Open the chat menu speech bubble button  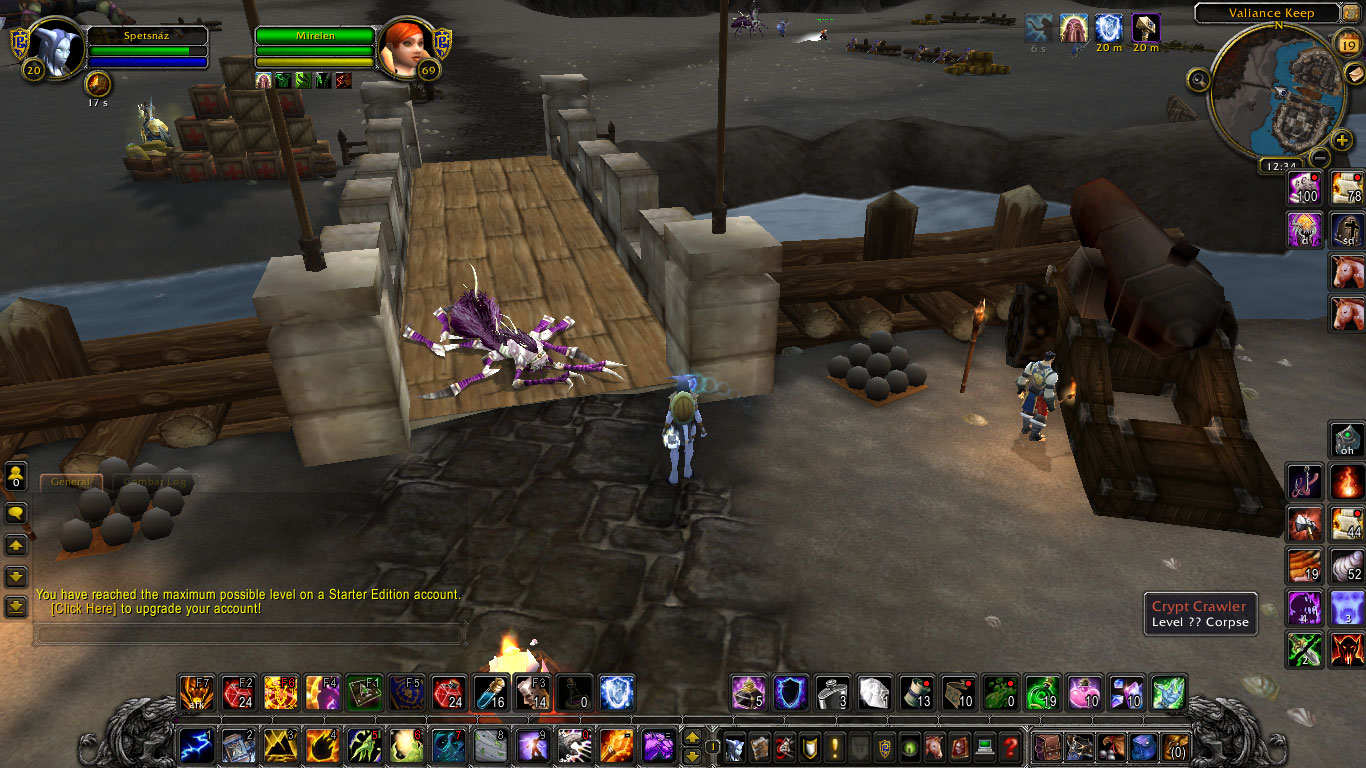(x=16, y=514)
